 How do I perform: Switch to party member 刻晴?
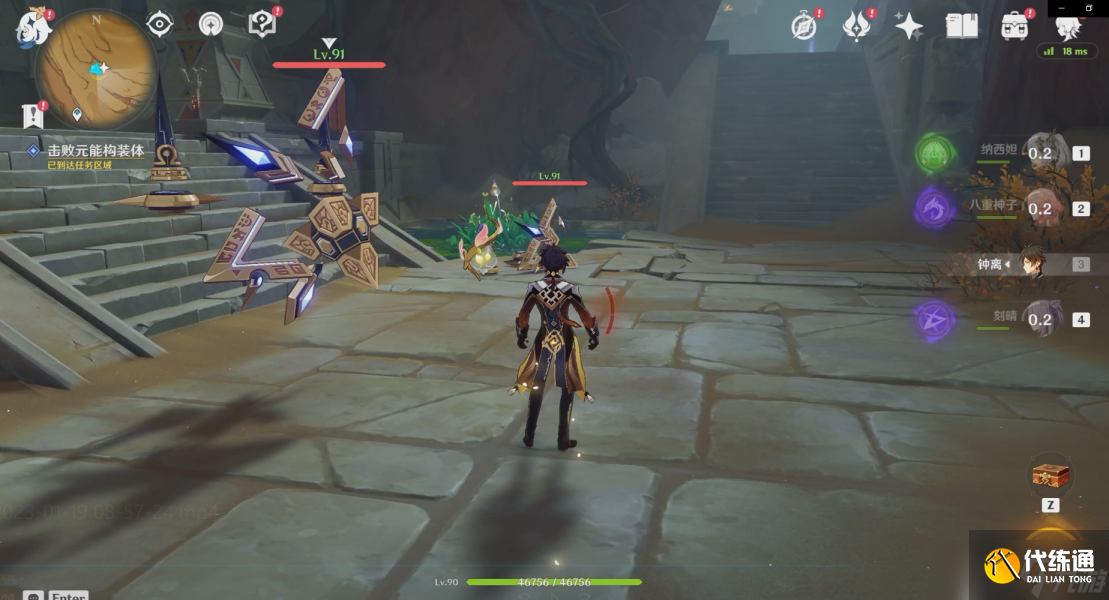(1040, 320)
